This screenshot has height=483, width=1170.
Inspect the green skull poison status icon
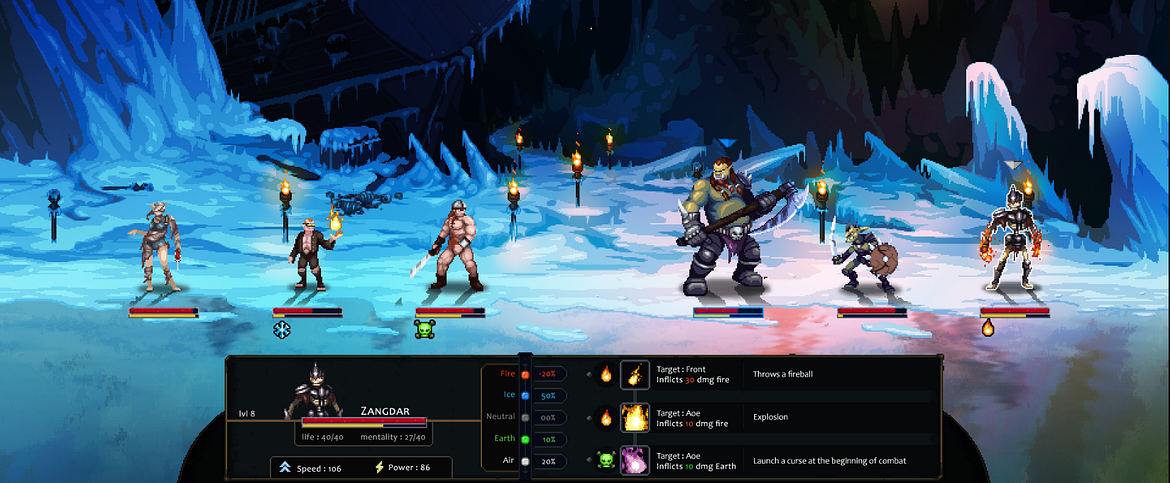[x=424, y=328]
